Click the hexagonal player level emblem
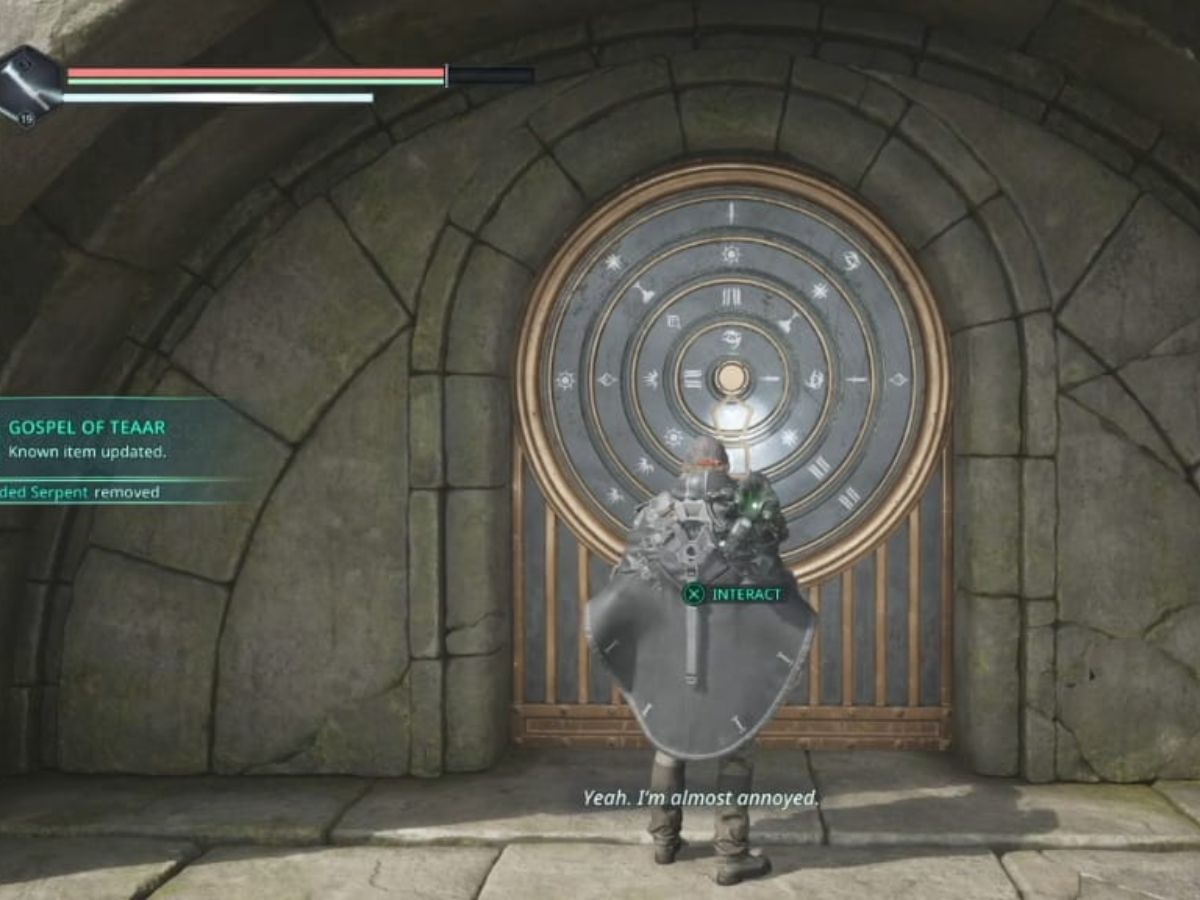 [30, 86]
